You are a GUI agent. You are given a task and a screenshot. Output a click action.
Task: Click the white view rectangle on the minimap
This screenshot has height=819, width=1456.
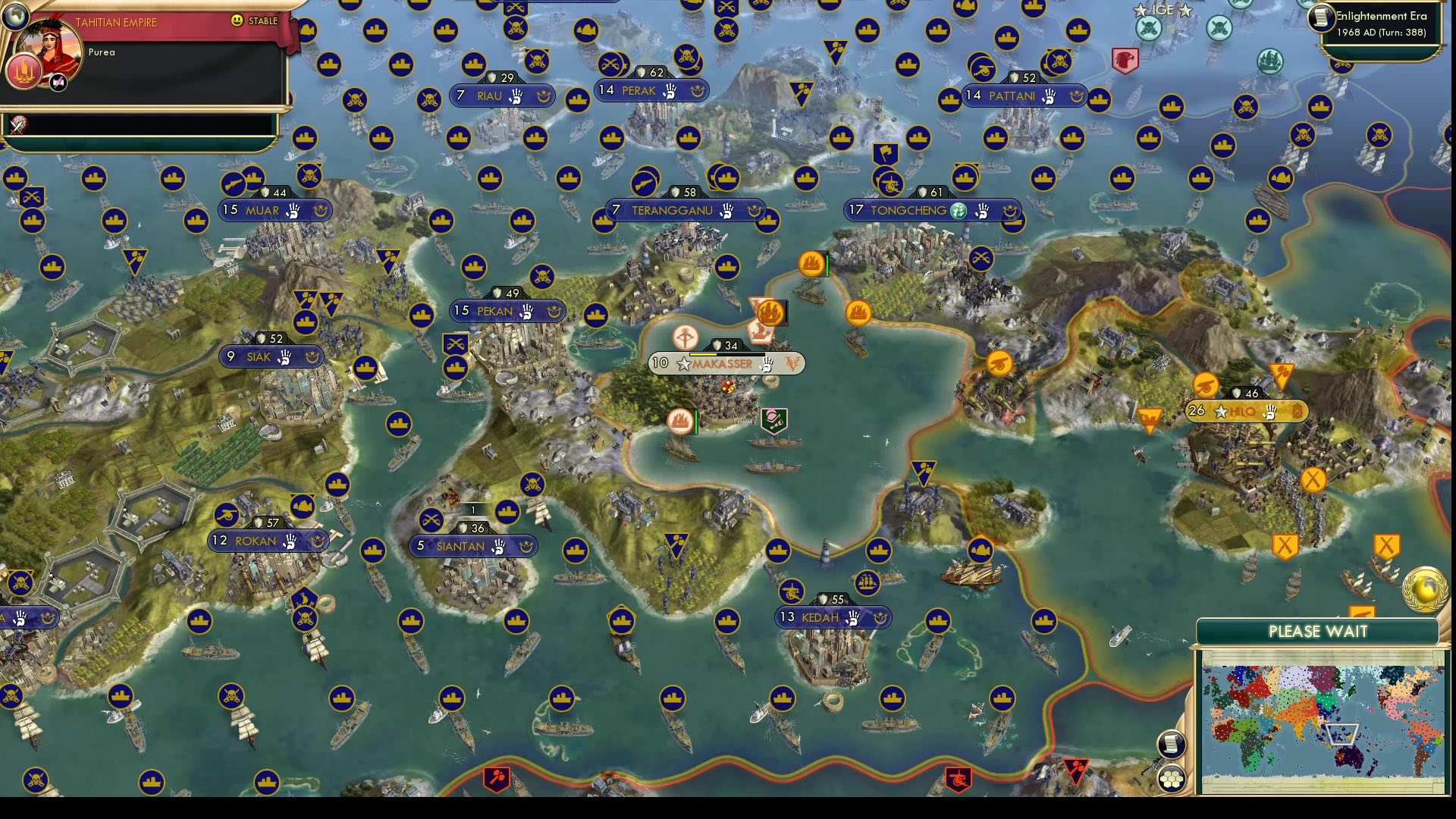point(1342,734)
